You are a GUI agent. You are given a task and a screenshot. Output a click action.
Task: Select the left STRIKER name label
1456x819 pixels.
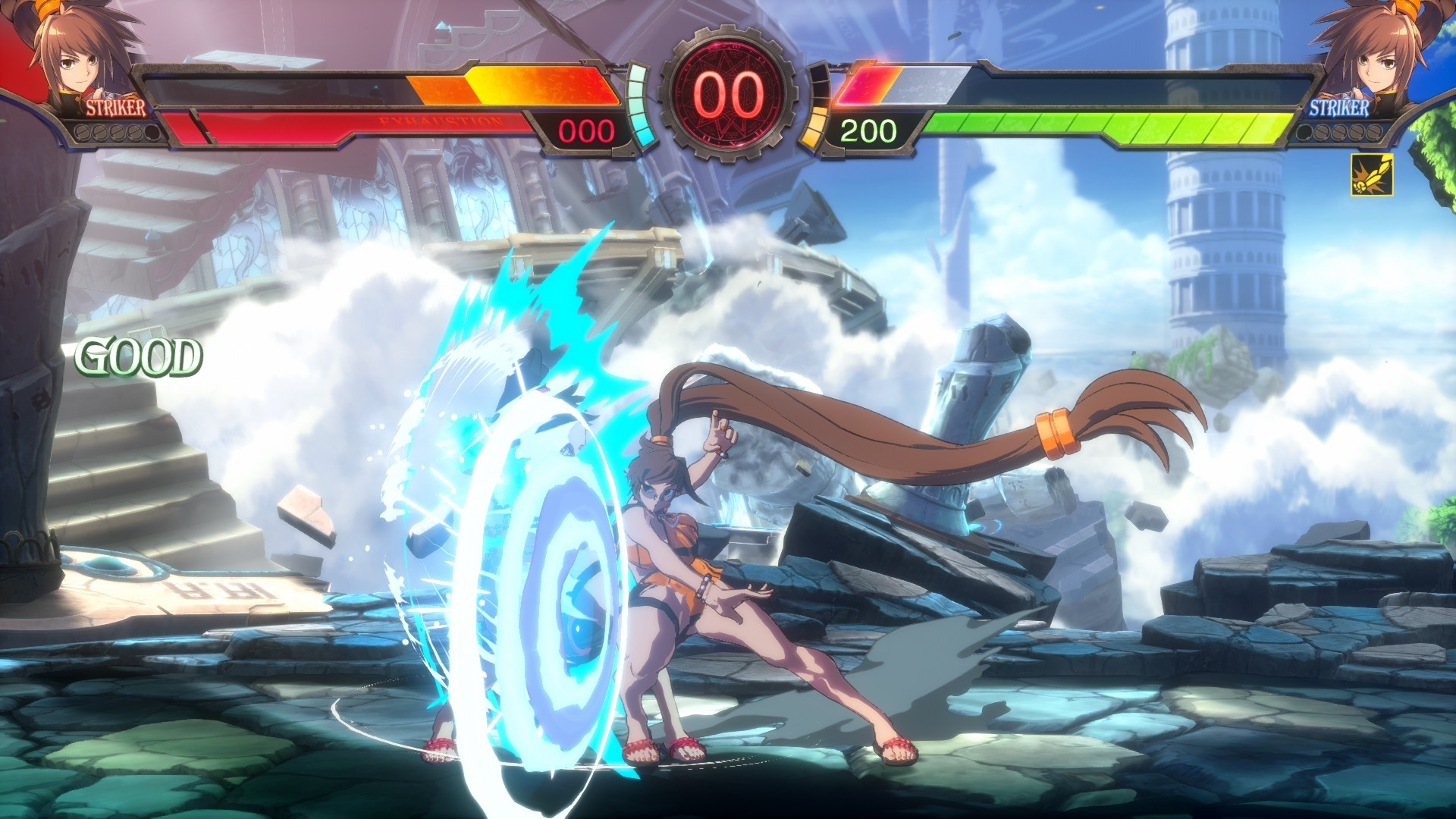[x=115, y=108]
